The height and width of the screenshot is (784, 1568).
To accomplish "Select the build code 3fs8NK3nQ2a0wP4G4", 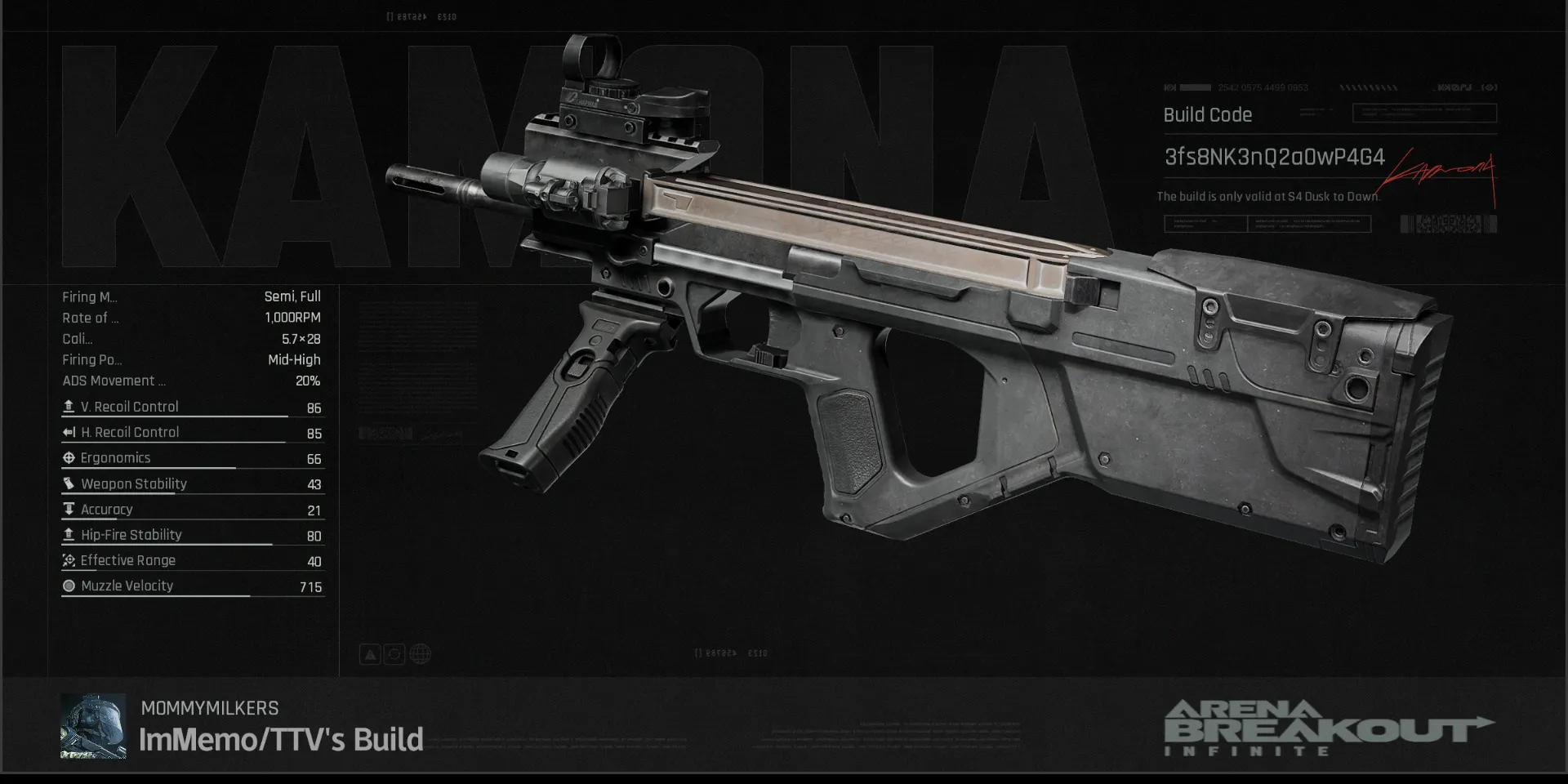I will pyautogui.click(x=1274, y=157).
